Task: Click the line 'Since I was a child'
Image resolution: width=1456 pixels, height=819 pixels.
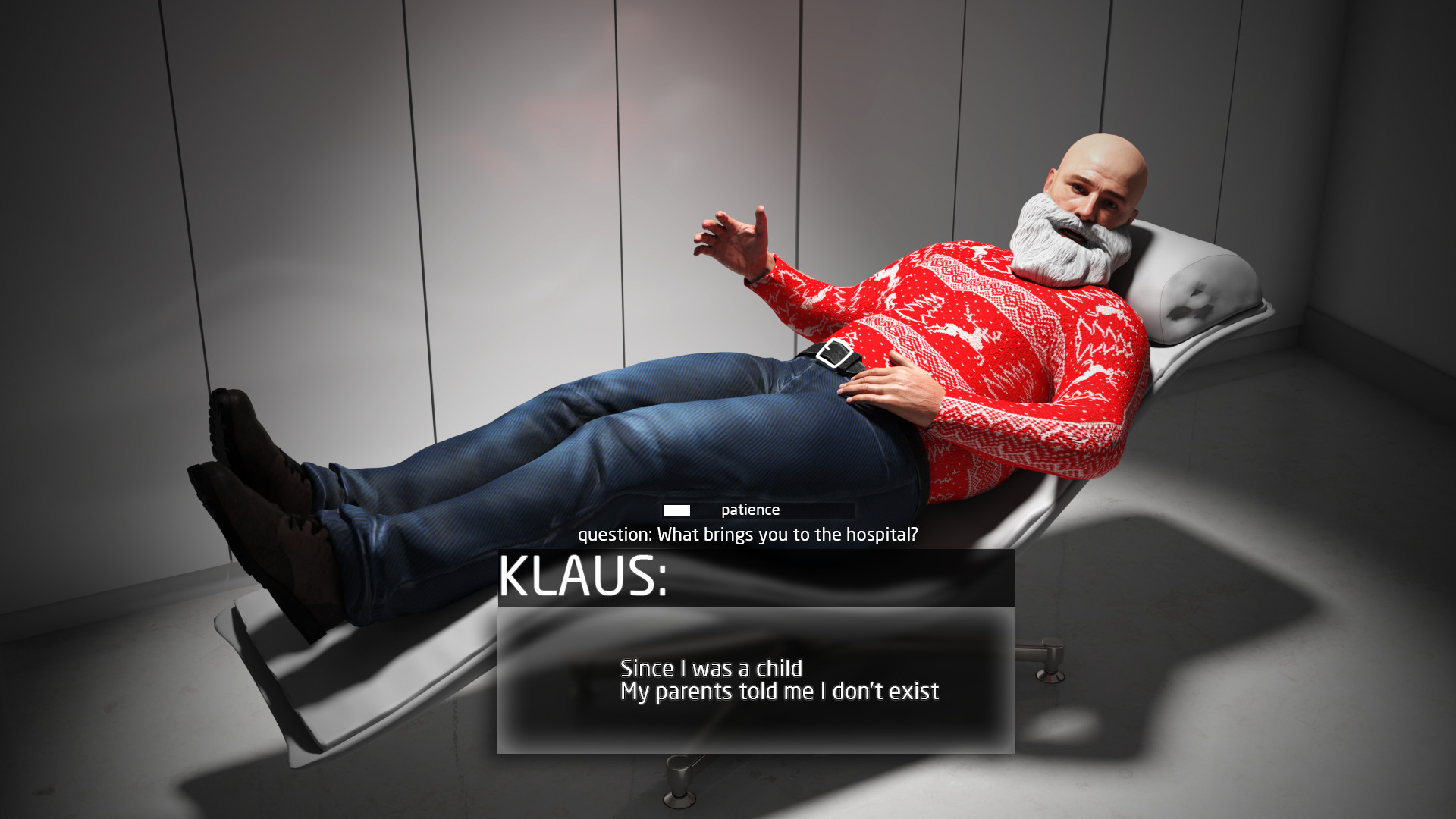Action: 711,669
